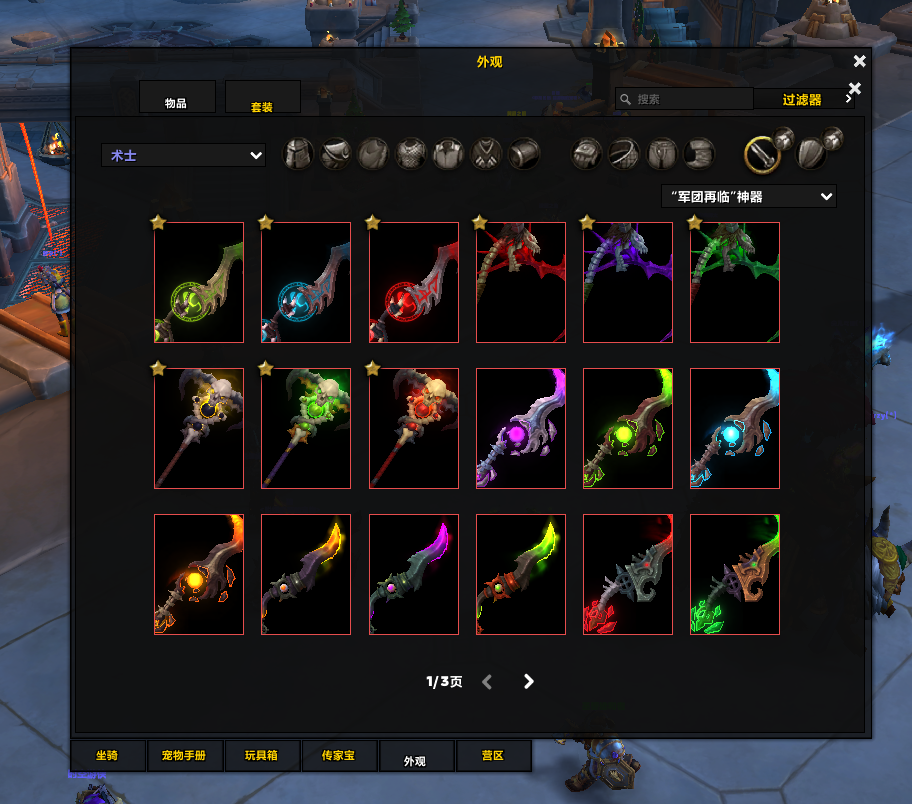
Task: Choose the cyan-orbed staff with the curved cyan blade
Action: [734, 428]
